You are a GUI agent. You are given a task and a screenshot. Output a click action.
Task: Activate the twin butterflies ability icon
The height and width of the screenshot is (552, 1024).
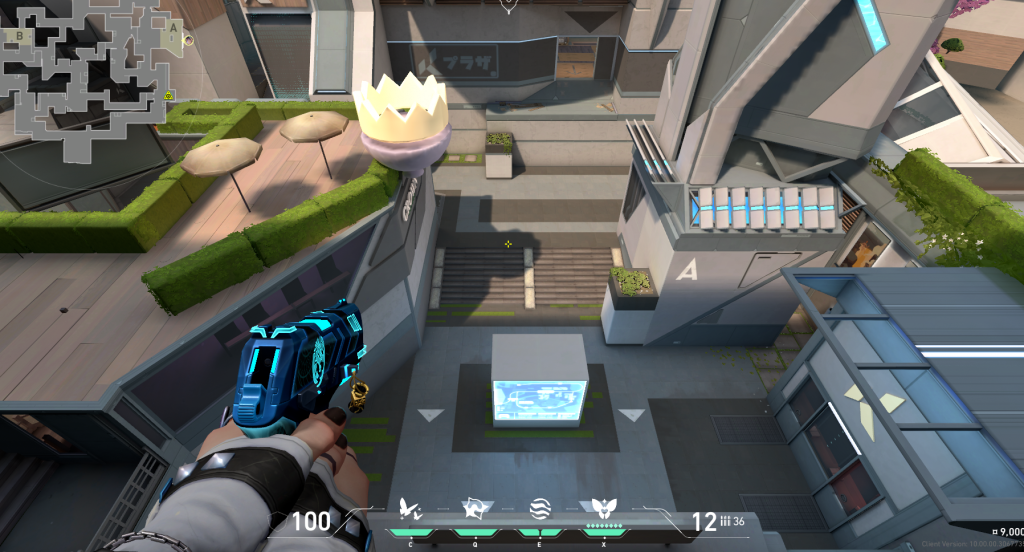408,510
